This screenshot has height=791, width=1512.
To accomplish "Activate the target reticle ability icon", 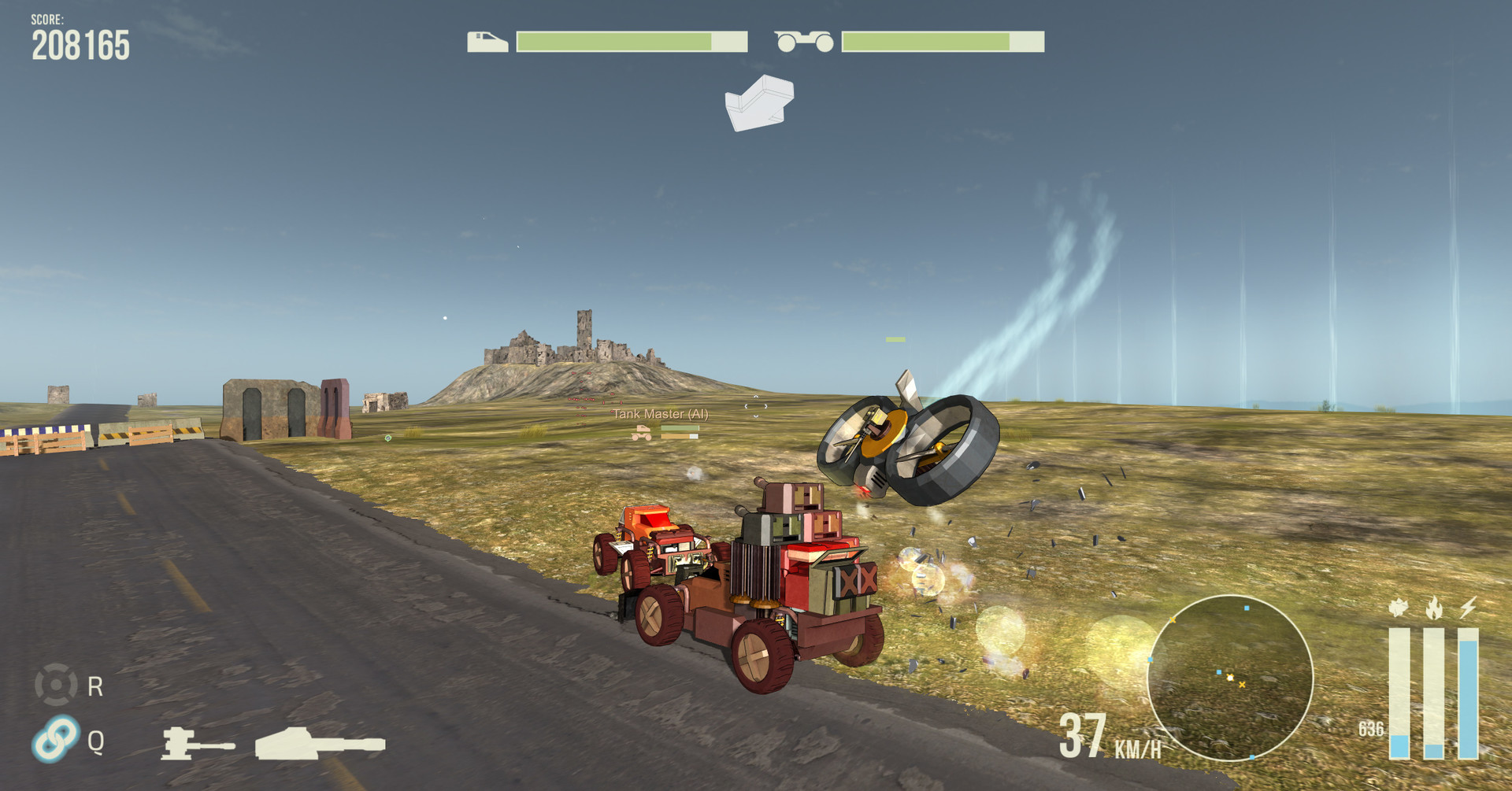I will (x=56, y=684).
